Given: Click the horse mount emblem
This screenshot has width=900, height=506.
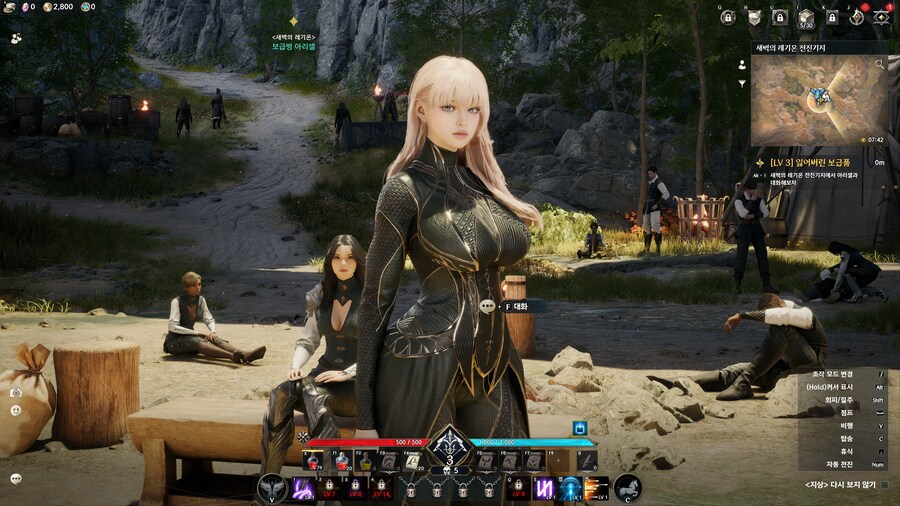Looking at the screenshot, I should tap(628, 488).
